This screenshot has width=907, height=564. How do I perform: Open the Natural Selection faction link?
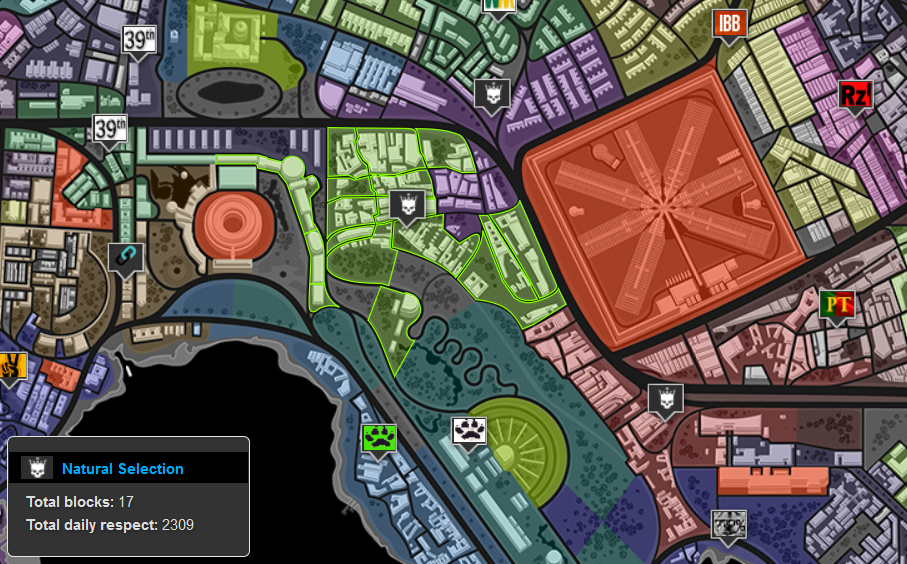tap(122, 468)
